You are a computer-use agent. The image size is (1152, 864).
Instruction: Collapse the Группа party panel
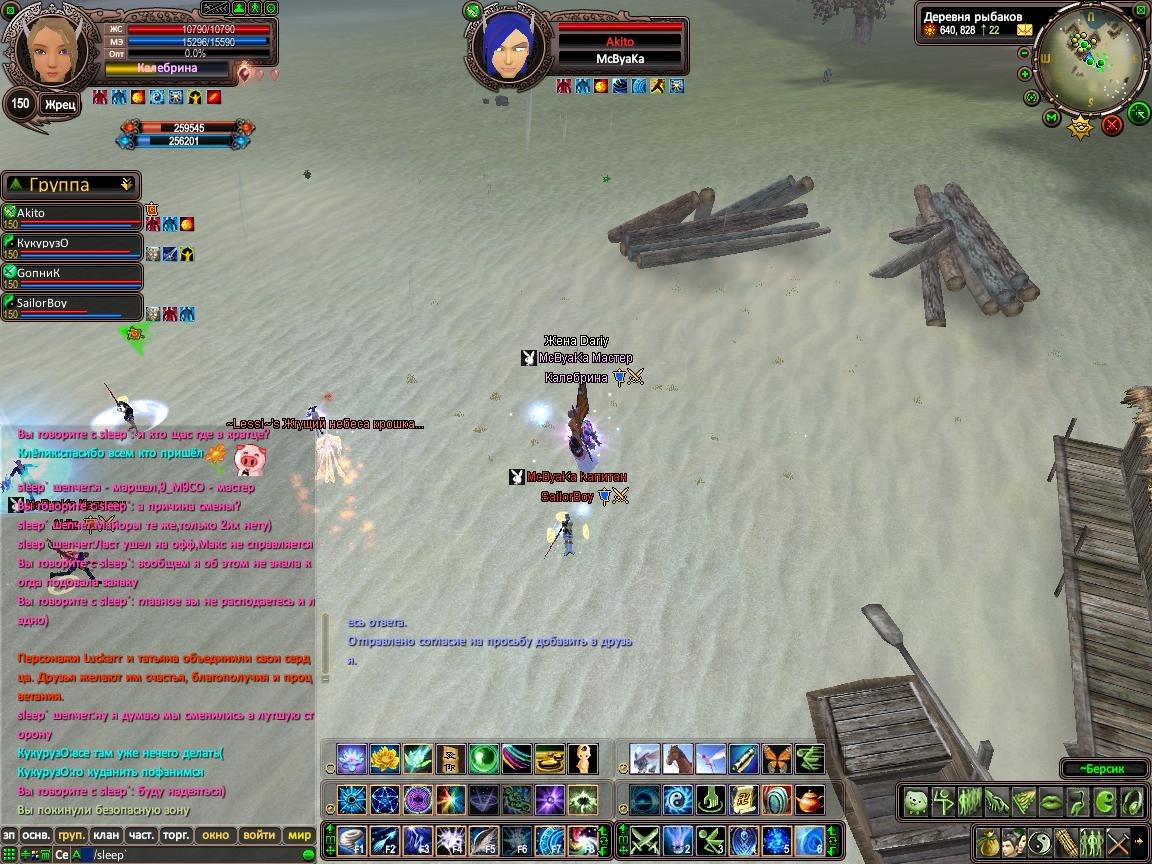pos(126,185)
